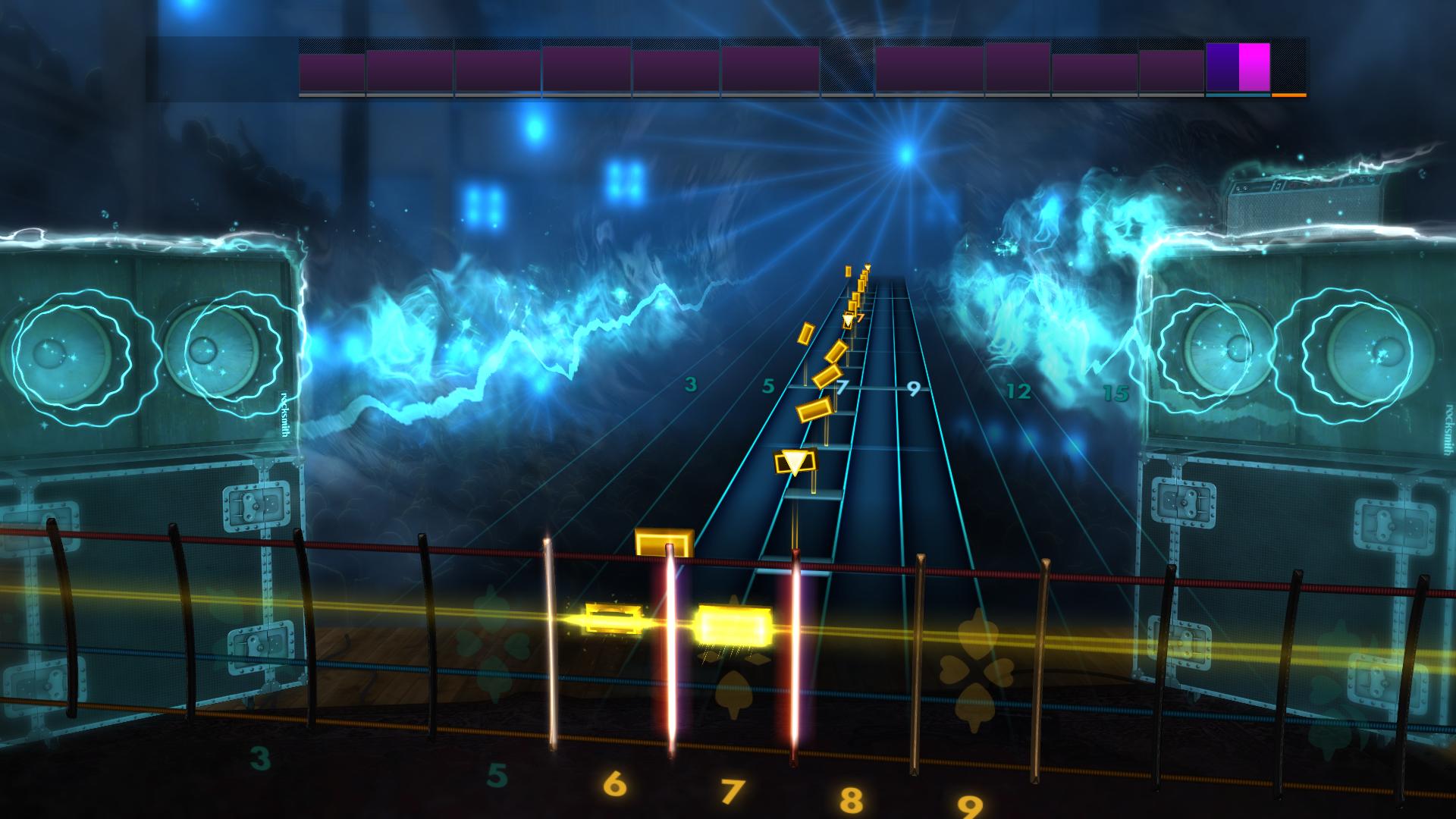The height and width of the screenshot is (819, 1456).
Task: Click fret marker 3 on the note highway
Action: [689, 384]
